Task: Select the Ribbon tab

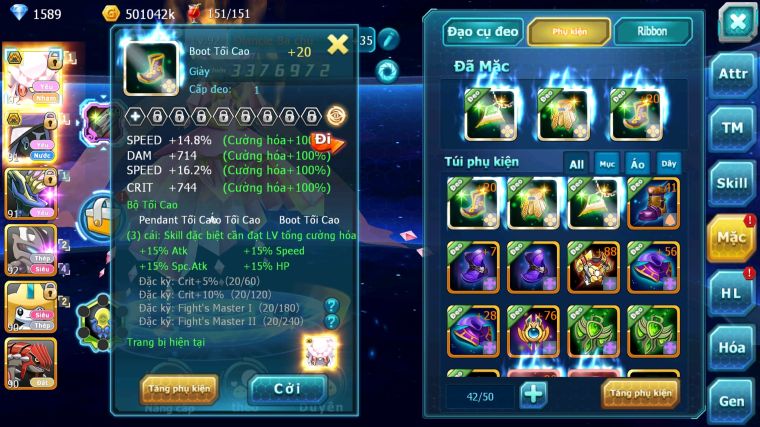Action: click(652, 32)
